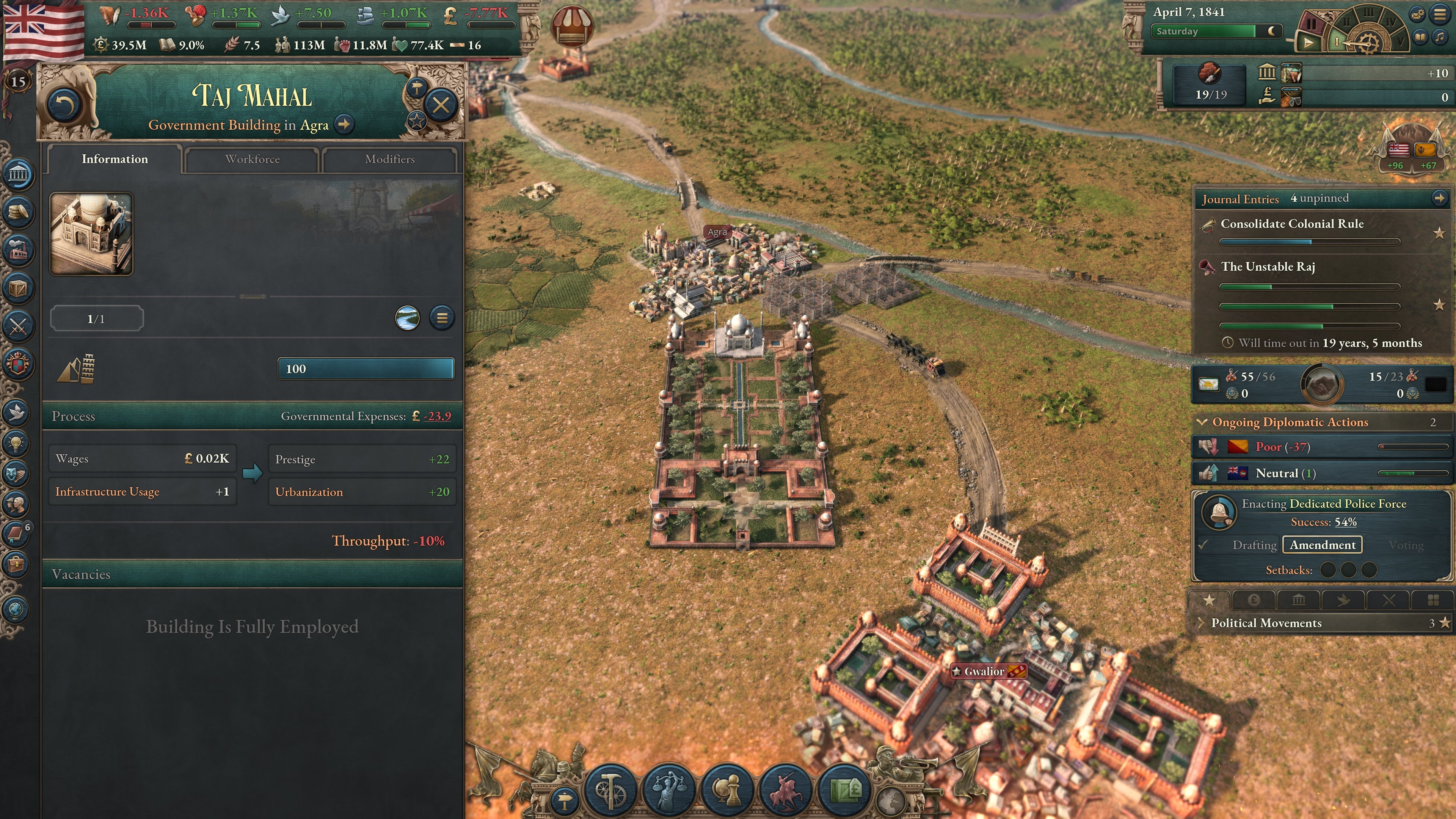
Task: Switch to the Workforce tab
Action: click(252, 159)
